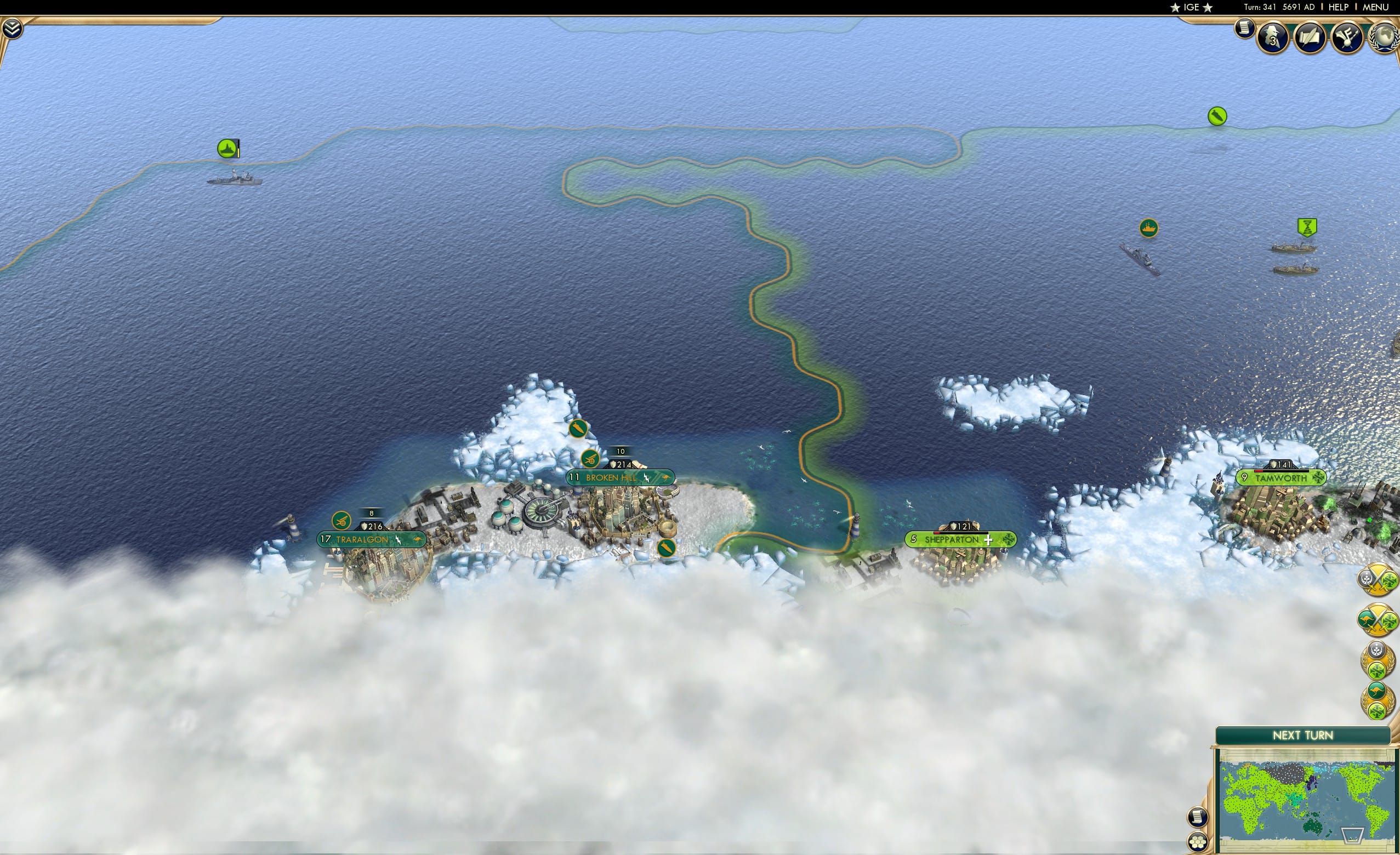
Task: Open the Espionage Overview spy icon
Action: tap(1273, 38)
